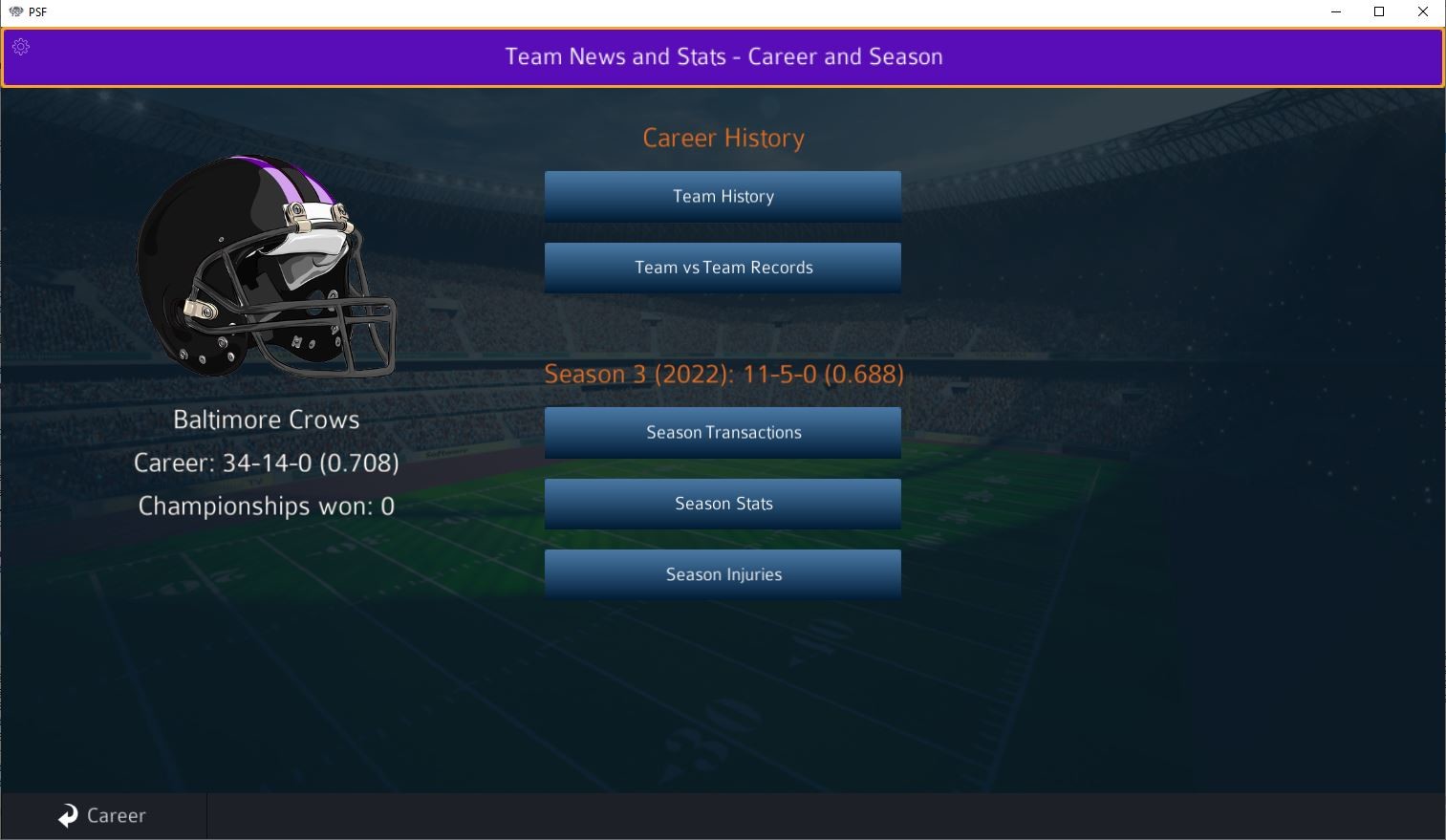This screenshot has width=1446, height=840.
Task: Check Season Injuries
Action: 723,573
